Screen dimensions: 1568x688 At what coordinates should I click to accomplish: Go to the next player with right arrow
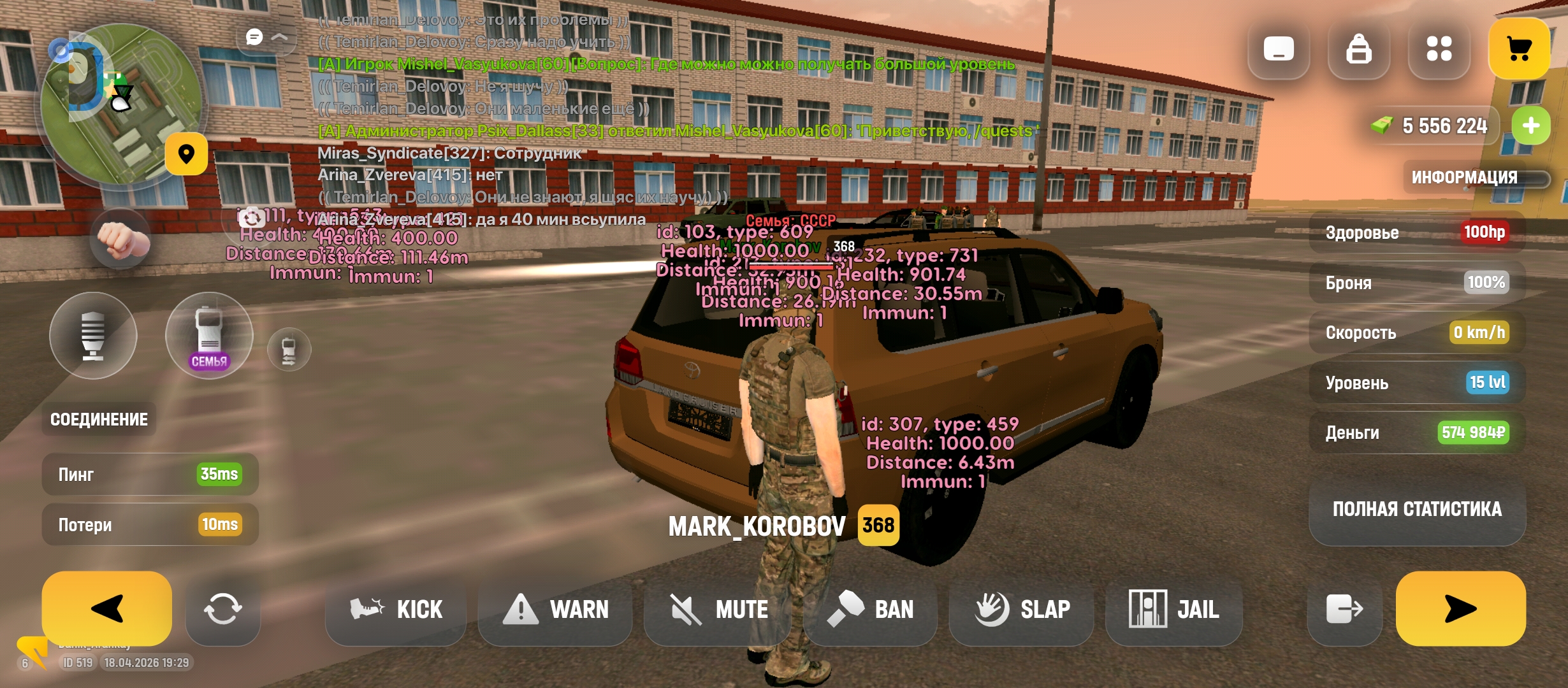tap(1460, 608)
